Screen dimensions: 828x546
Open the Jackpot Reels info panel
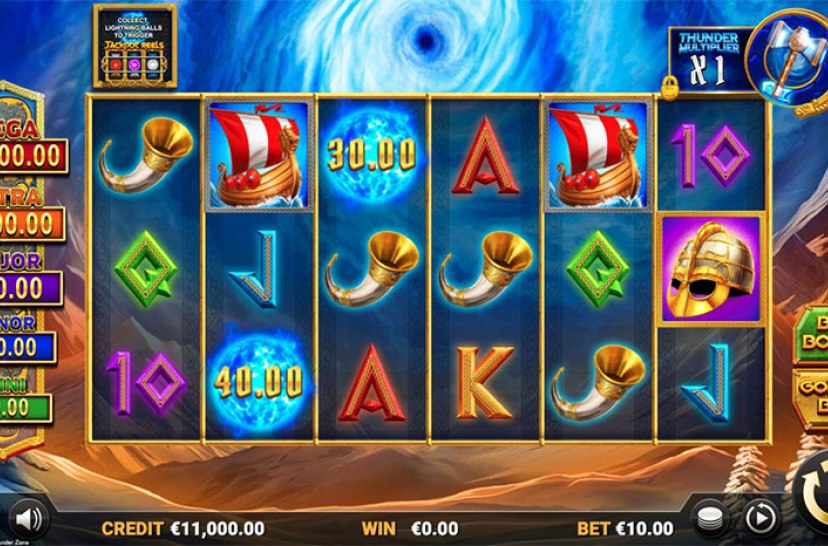pos(135,44)
